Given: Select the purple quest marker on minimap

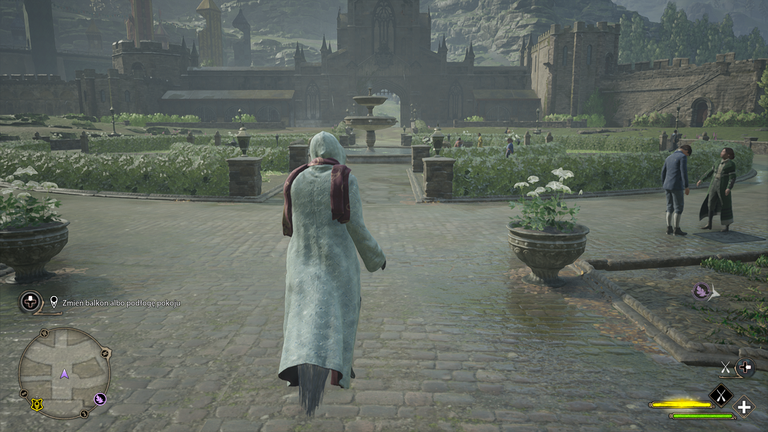Looking at the screenshot, I should point(100,399).
